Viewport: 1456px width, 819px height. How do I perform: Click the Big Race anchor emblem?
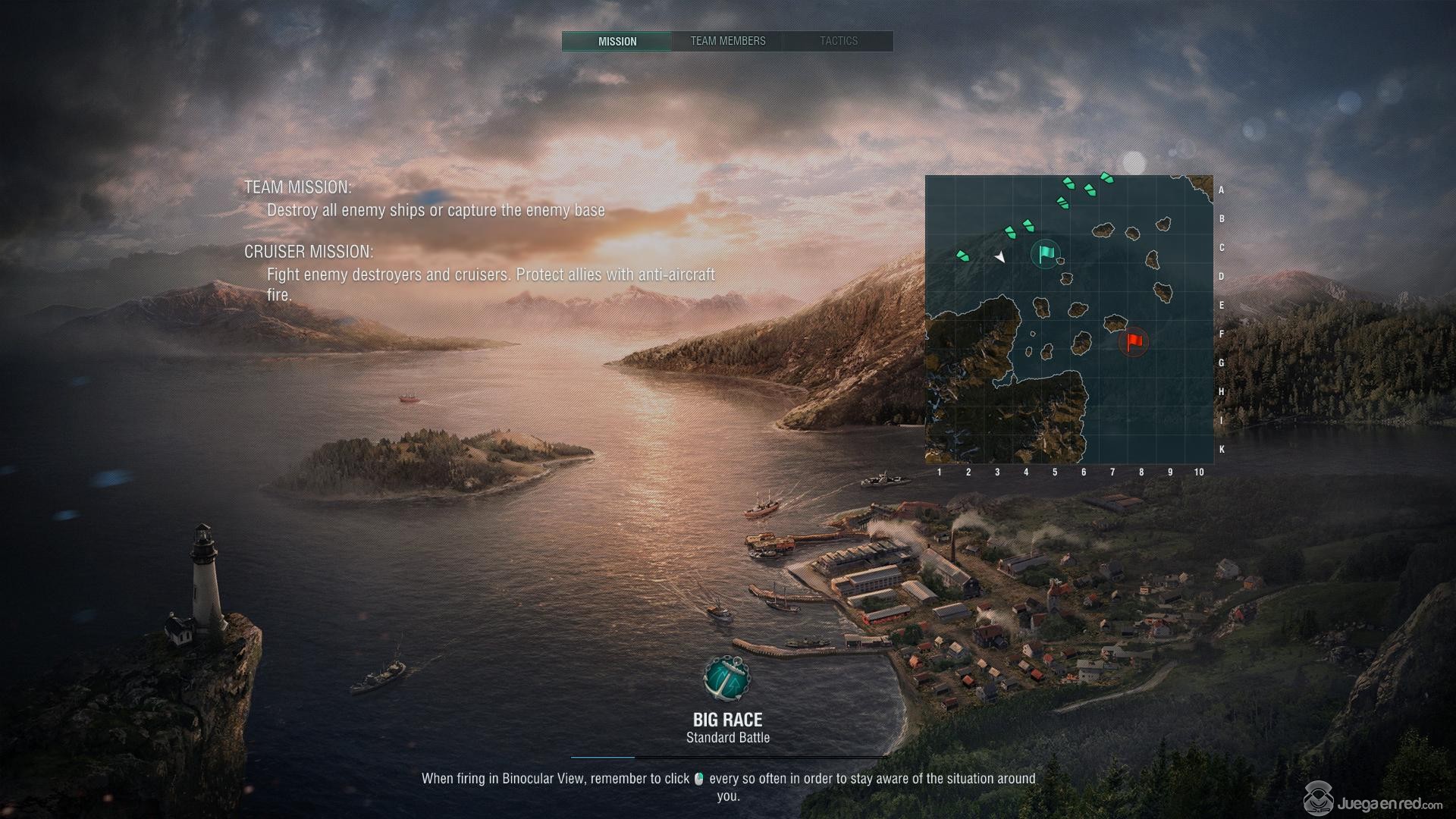726,679
